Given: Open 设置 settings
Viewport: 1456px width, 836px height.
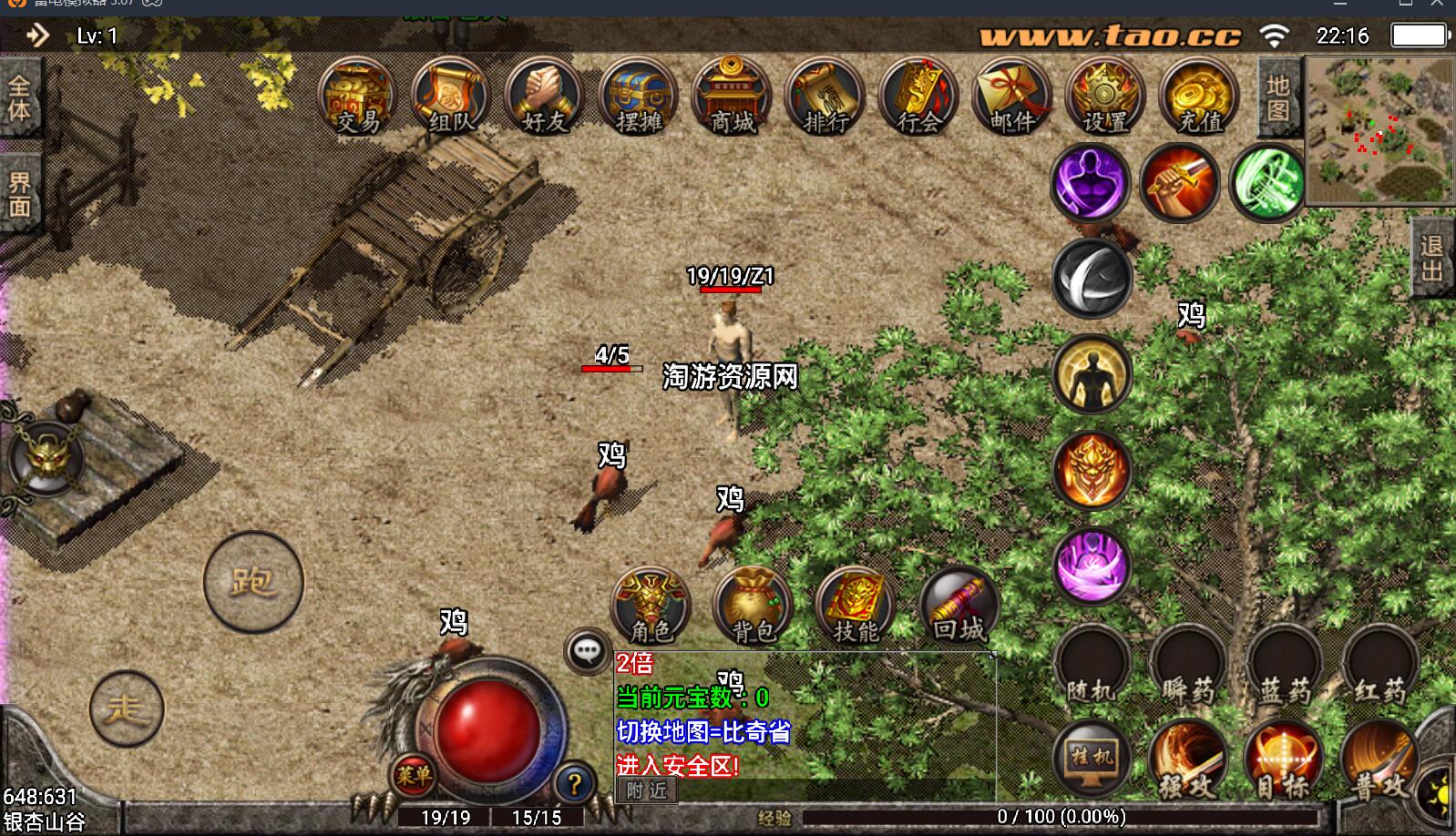Looking at the screenshot, I should (1104, 97).
